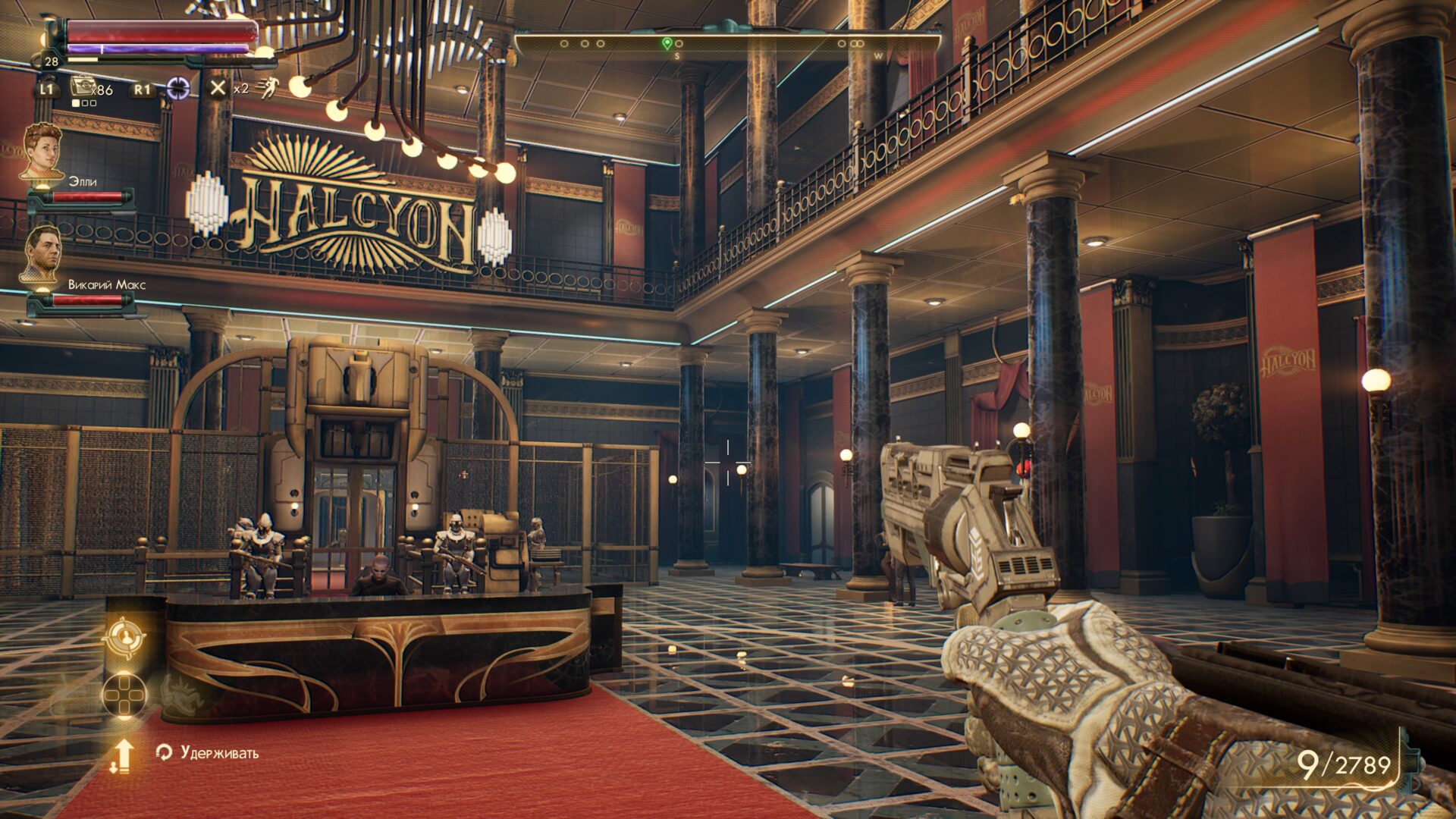Click the sprinting figure dodge icon

click(x=268, y=89)
